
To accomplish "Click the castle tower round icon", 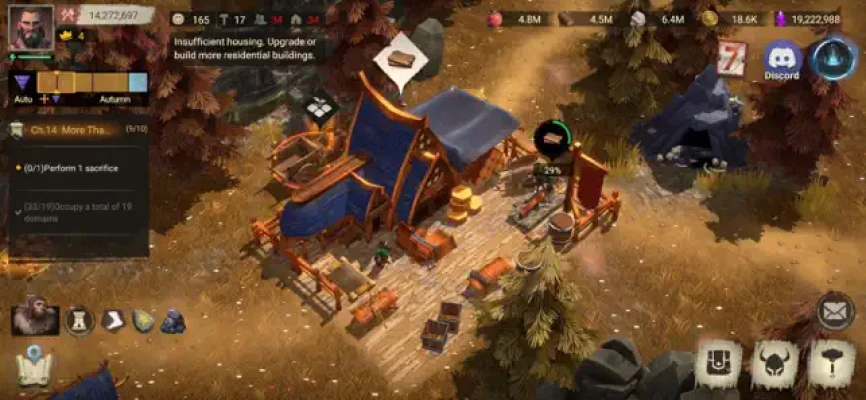I will [80, 320].
